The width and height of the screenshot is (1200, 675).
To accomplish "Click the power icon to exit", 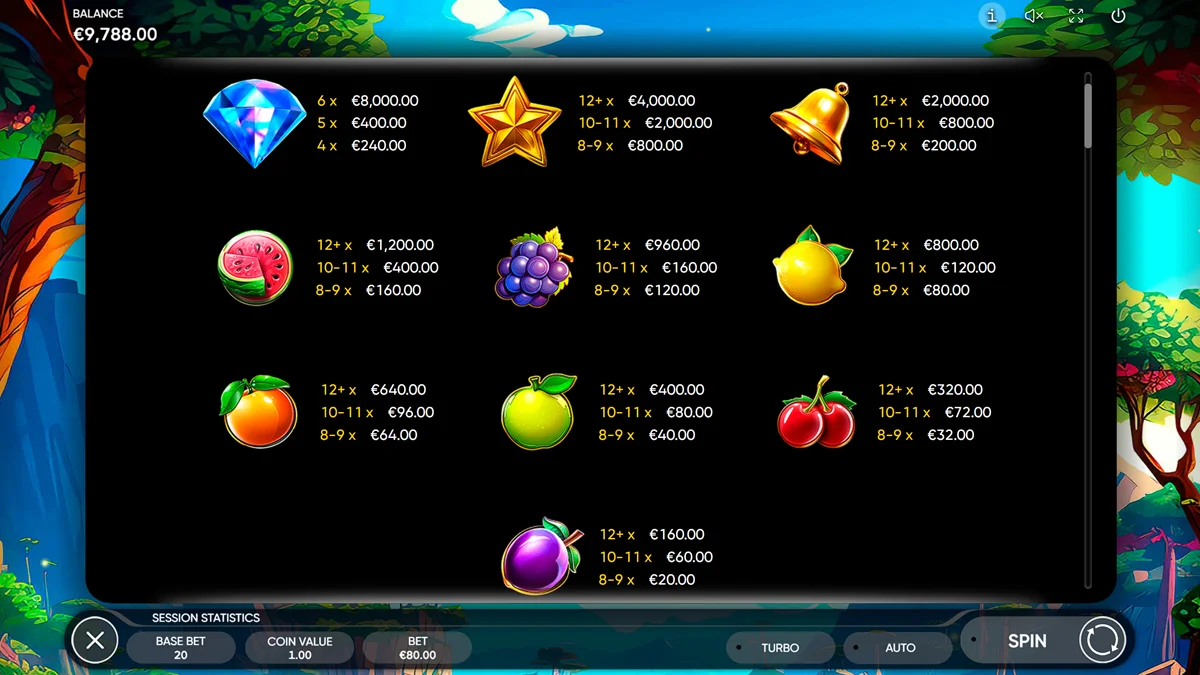I will 1118,16.
